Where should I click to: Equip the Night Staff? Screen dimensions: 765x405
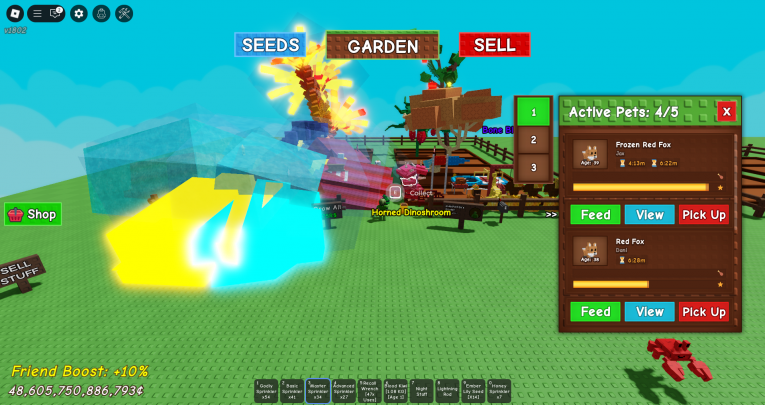click(x=422, y=391)
